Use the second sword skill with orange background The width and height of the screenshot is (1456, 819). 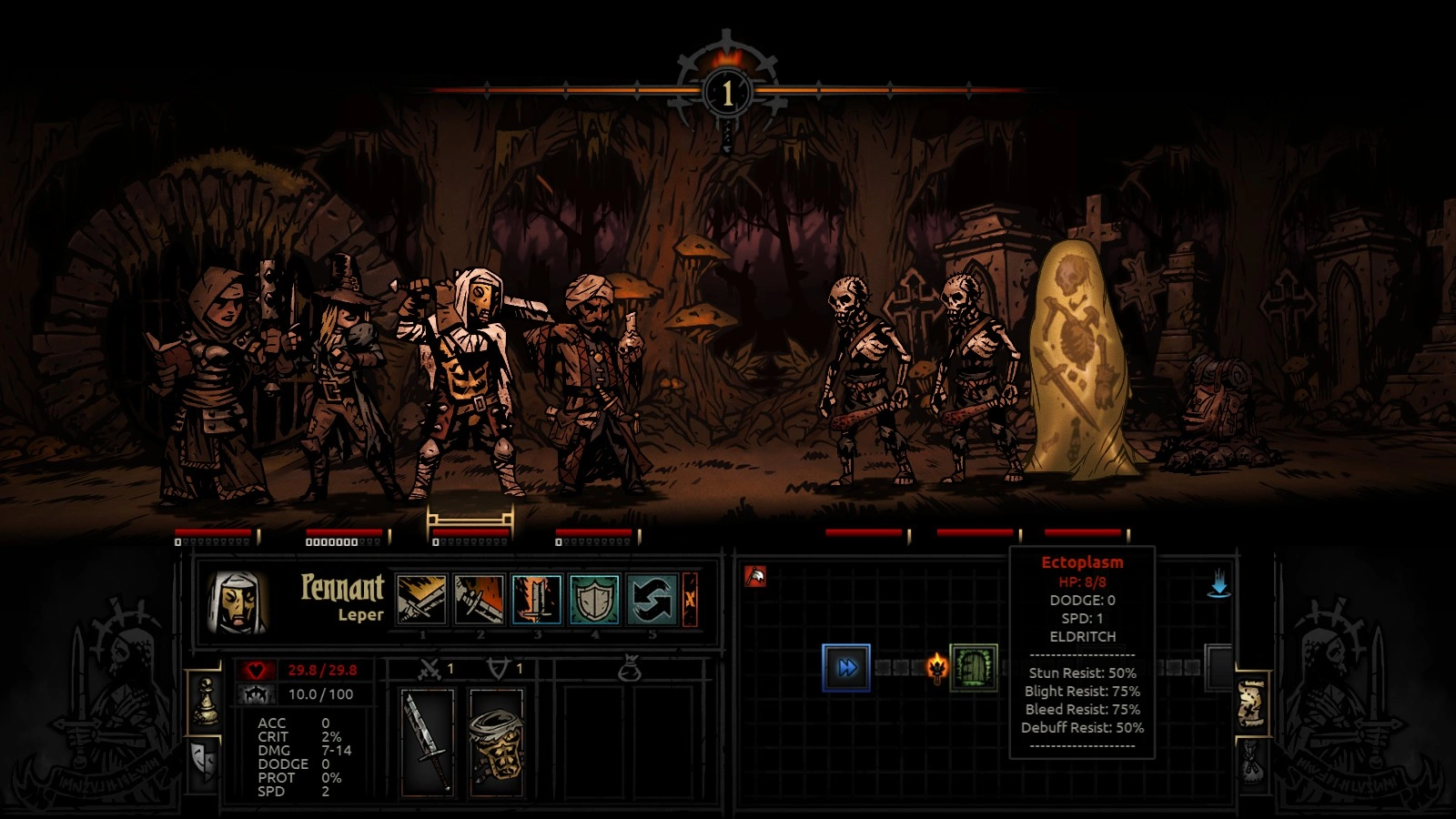point(480,600)
